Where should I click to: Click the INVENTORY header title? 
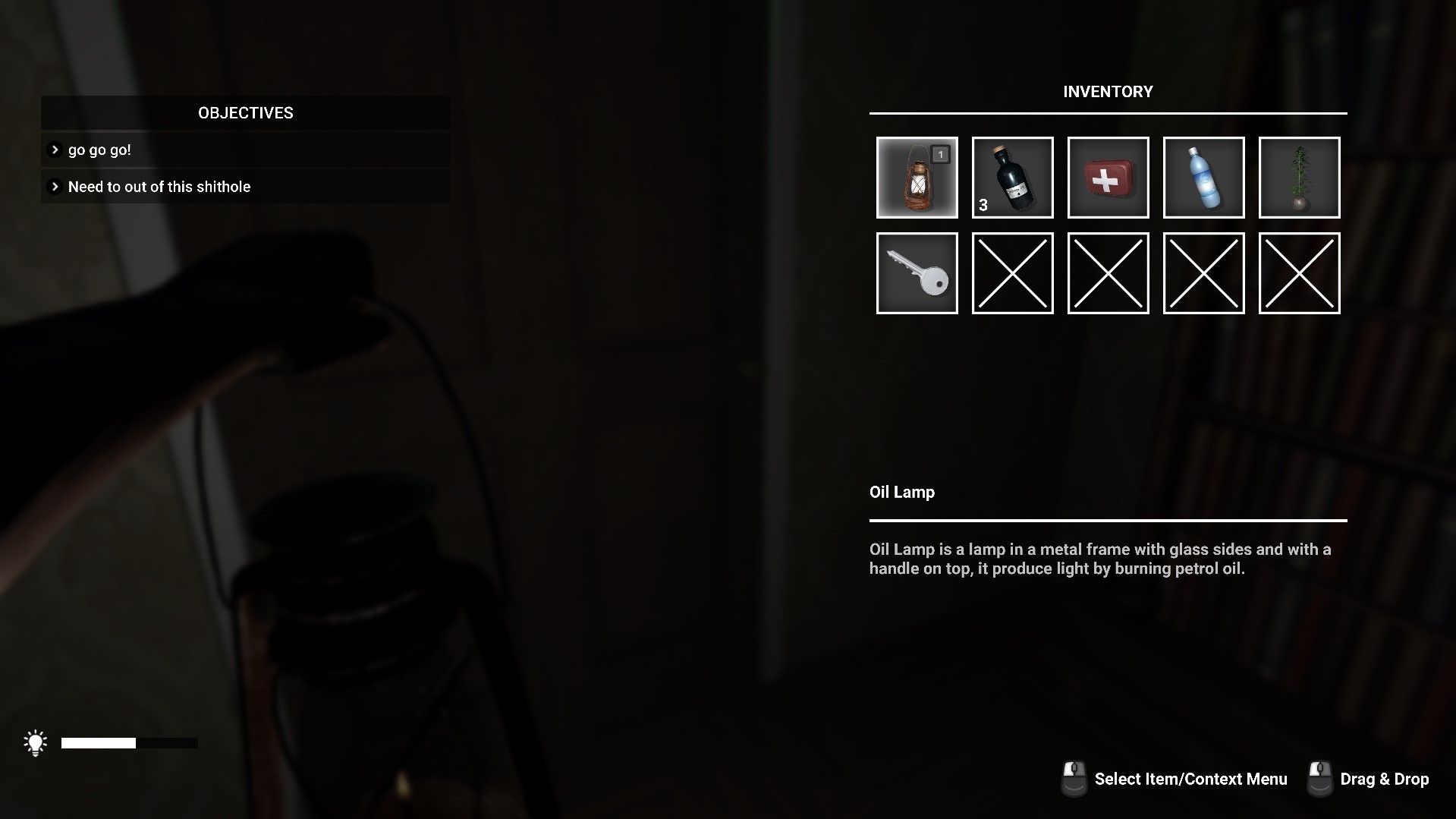[x=1107, y=91]
